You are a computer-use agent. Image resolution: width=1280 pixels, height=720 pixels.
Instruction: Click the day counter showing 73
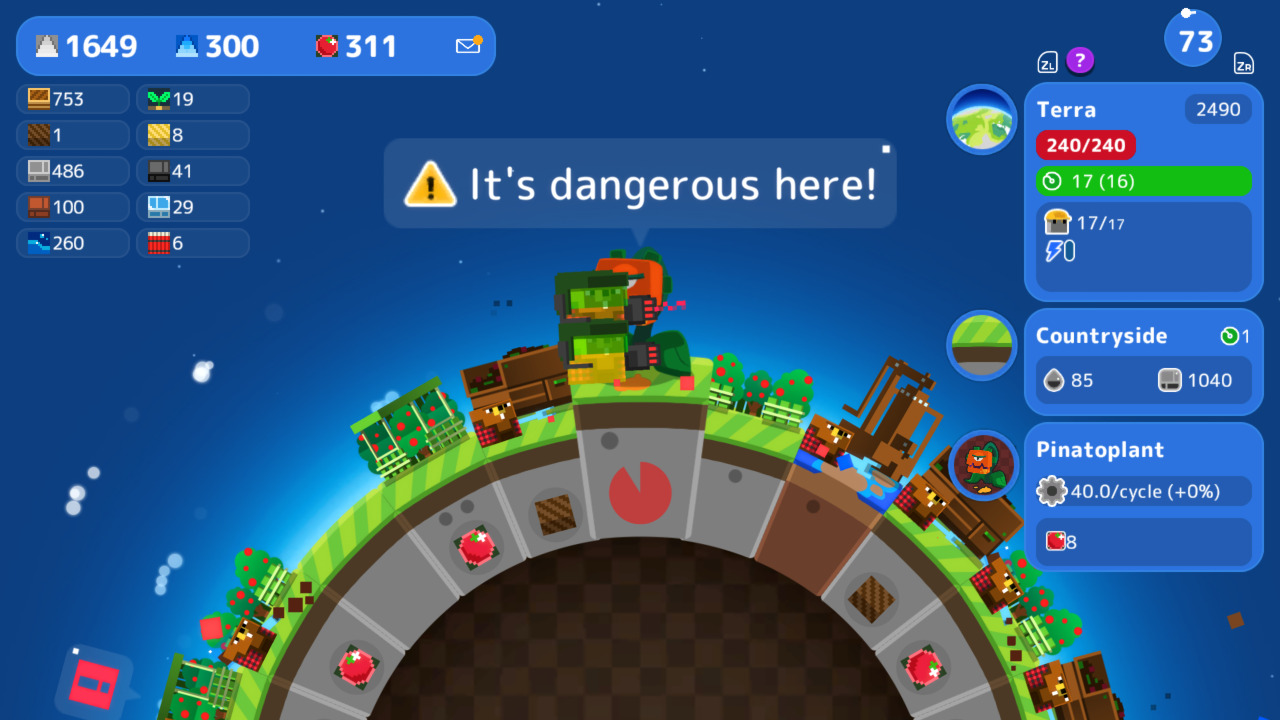(x=1192, y=38)
